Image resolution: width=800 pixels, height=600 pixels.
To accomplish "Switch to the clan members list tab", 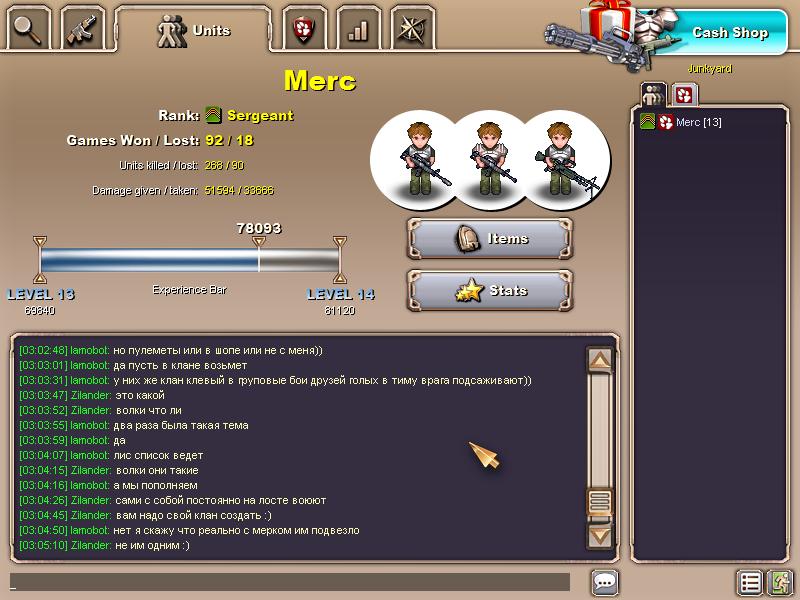I will 684,95.
